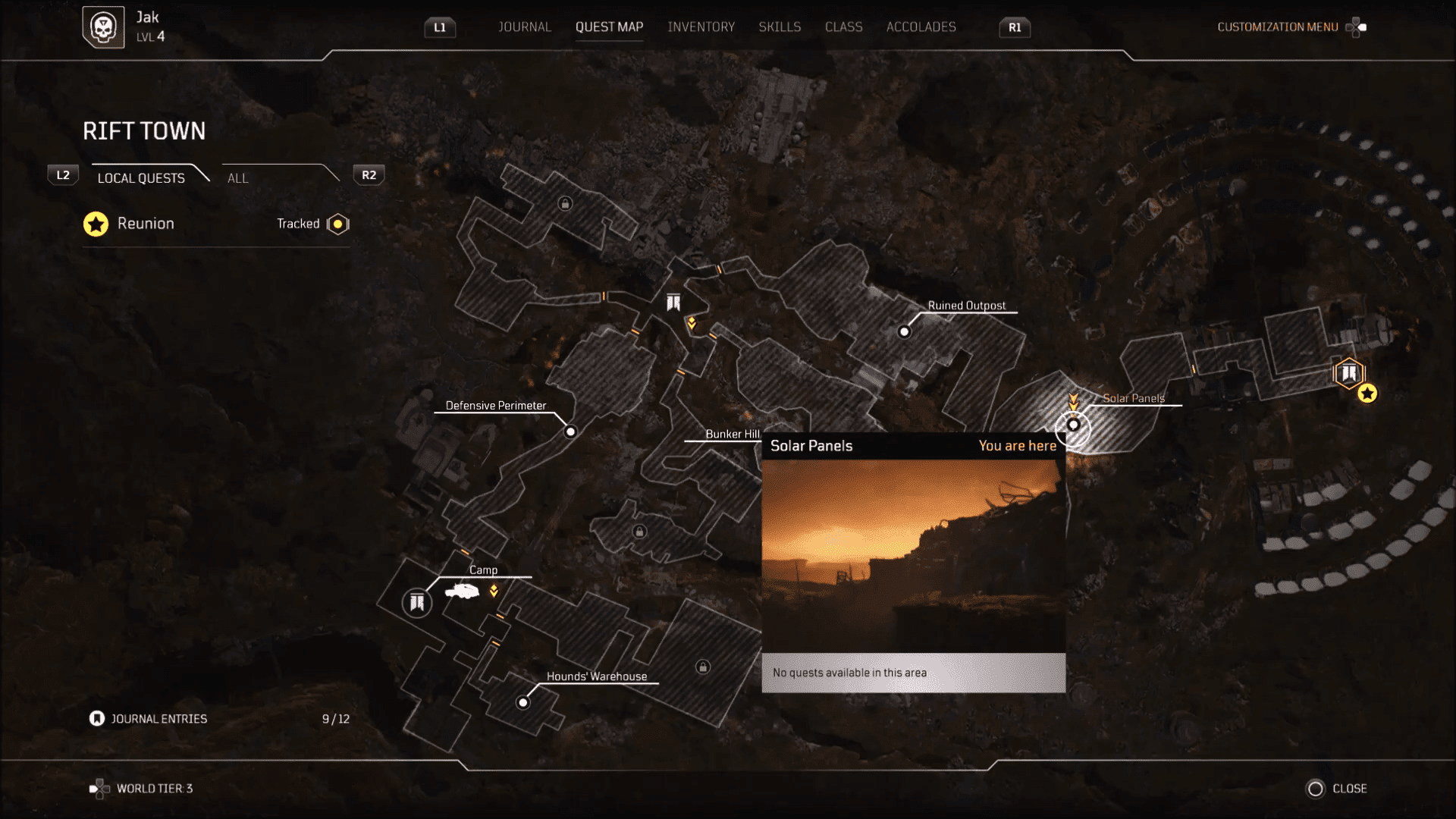The width and height of the screenshot is (1456, 819).
Task: Select the Ruined Outpost map marker
Action: coord(904,331)
